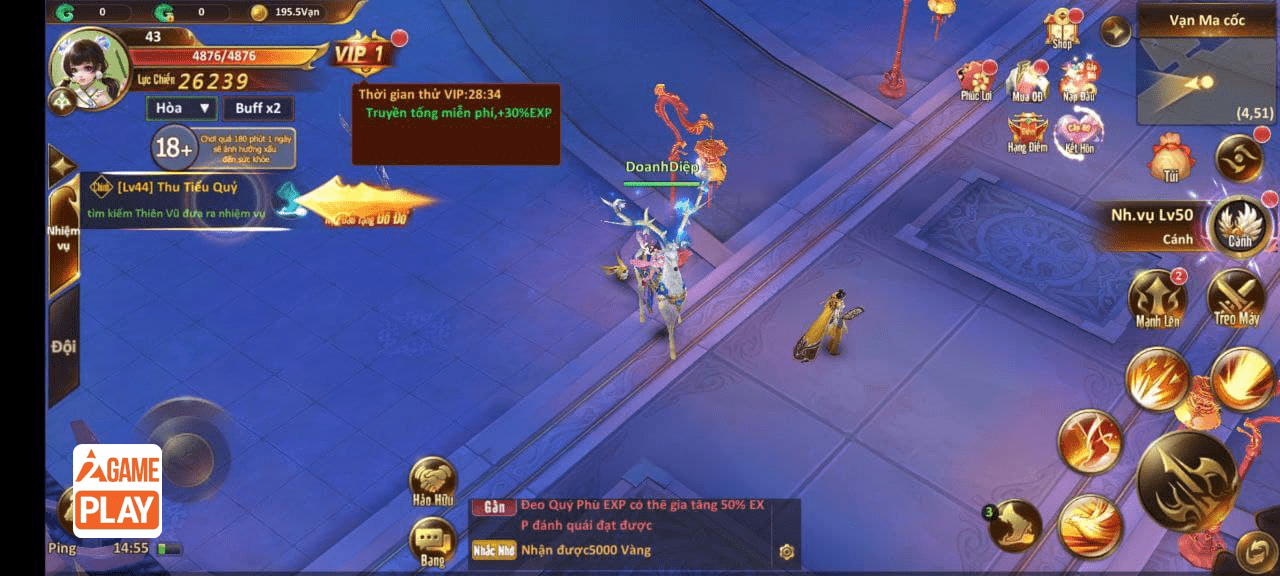Open the Phúc Lợi rewards icon

(975, 80)
